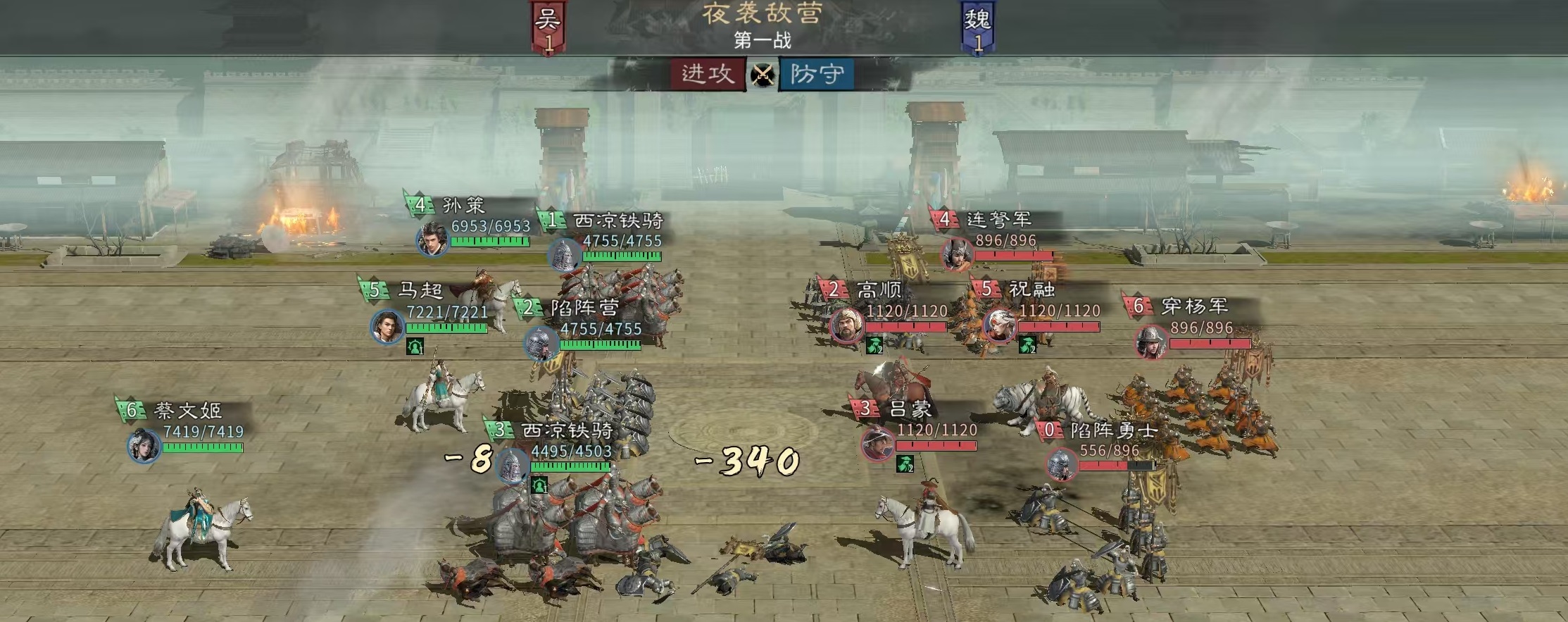Click the crossed swords battle emblem
The height and width of the screenshot is (622, 1568).
click(763, 74)
